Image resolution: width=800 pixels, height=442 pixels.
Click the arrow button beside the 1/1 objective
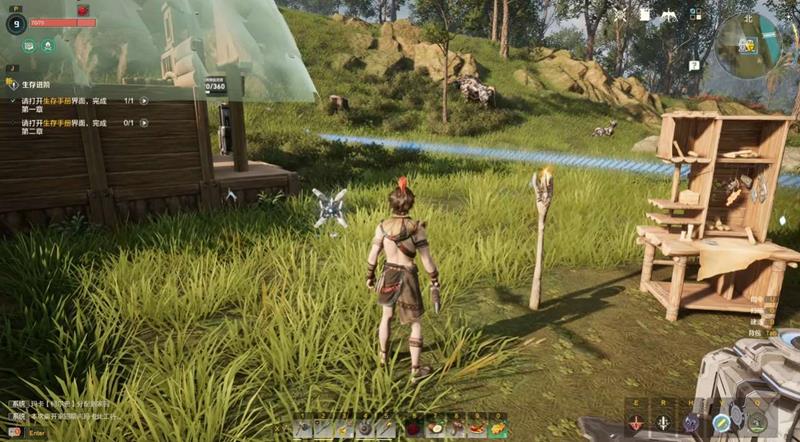(144, 101)
